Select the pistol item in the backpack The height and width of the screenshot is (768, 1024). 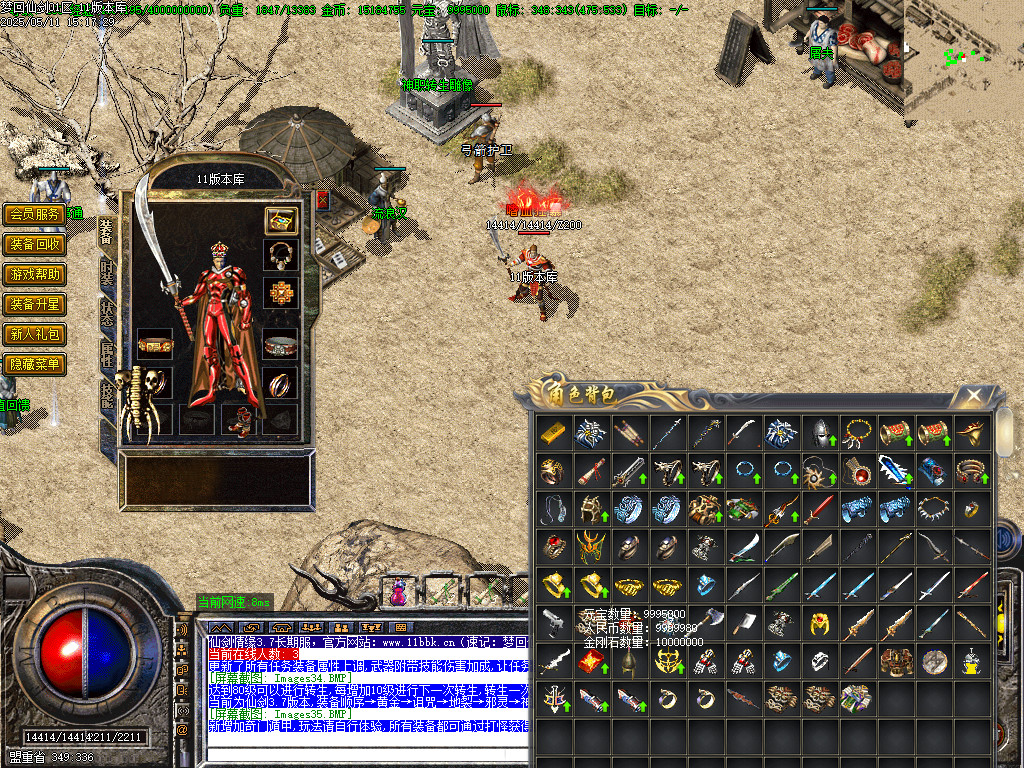pyautogui.click(x=552, y=622)
